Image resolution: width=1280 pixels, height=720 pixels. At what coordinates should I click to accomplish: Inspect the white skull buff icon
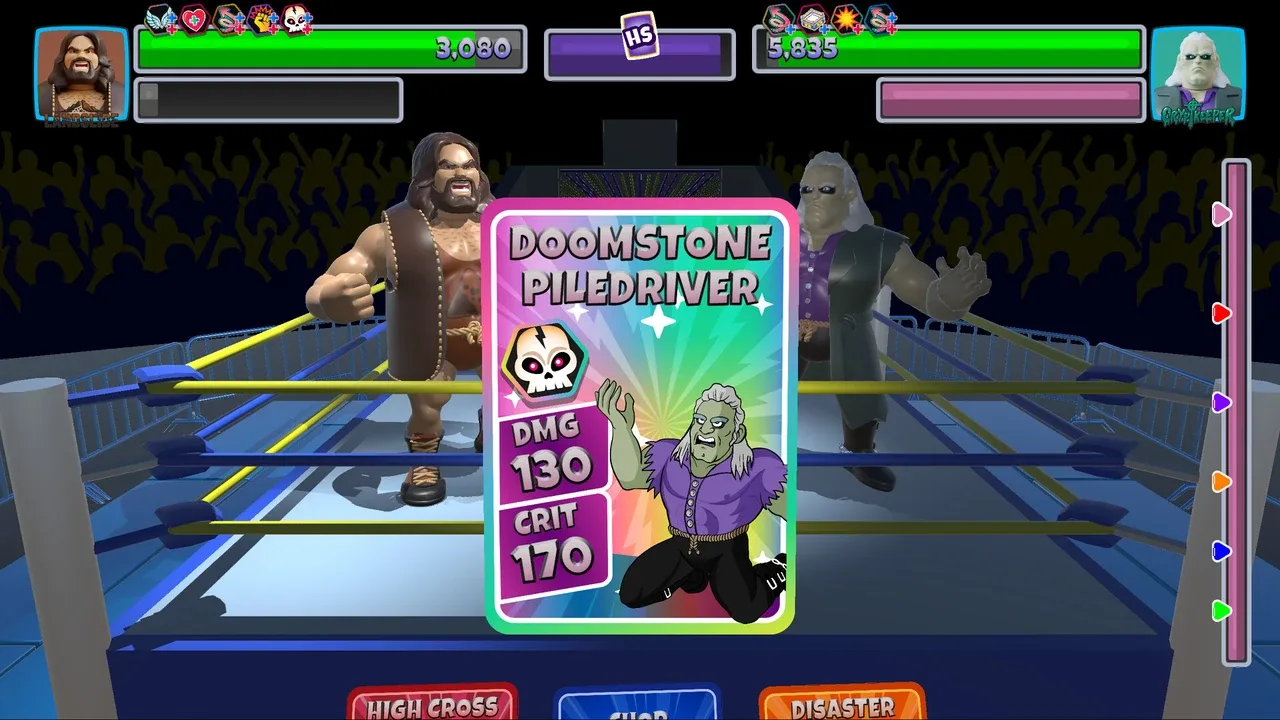pyautogui.click(x=298, y=19)
